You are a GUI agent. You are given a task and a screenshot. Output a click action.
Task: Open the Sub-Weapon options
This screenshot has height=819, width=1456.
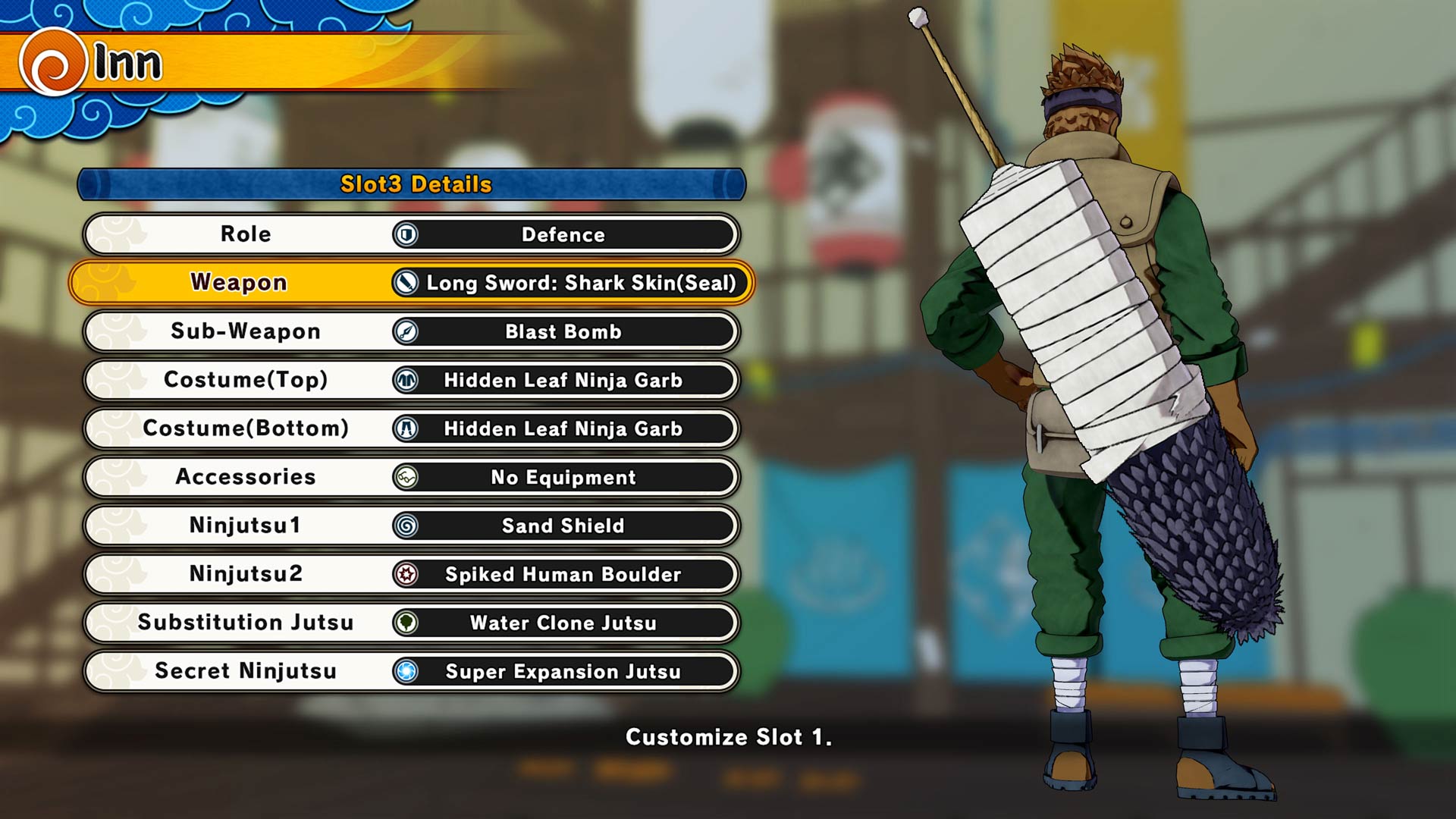(x=243, y=331)
